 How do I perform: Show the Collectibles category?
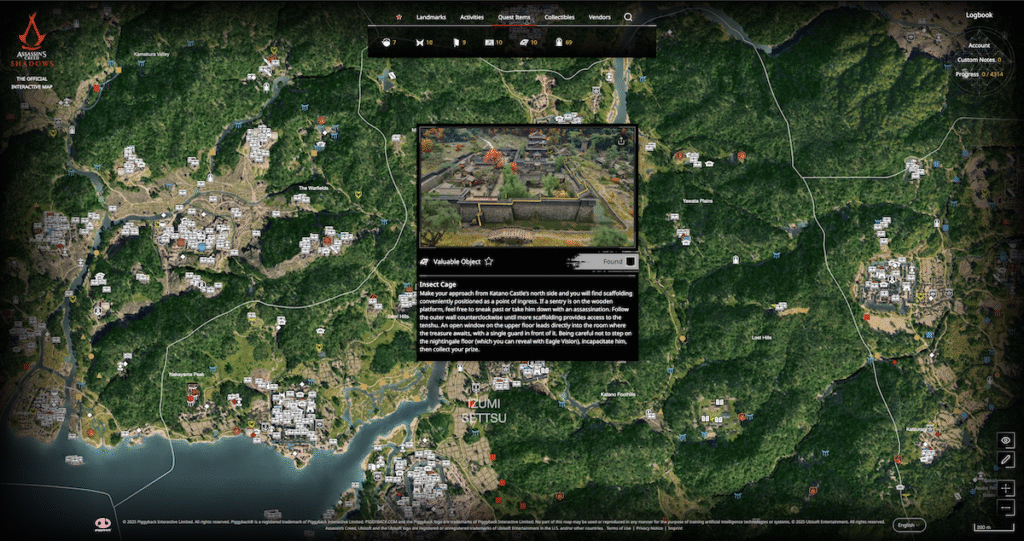pyautogui.click(x=559, y=17)
